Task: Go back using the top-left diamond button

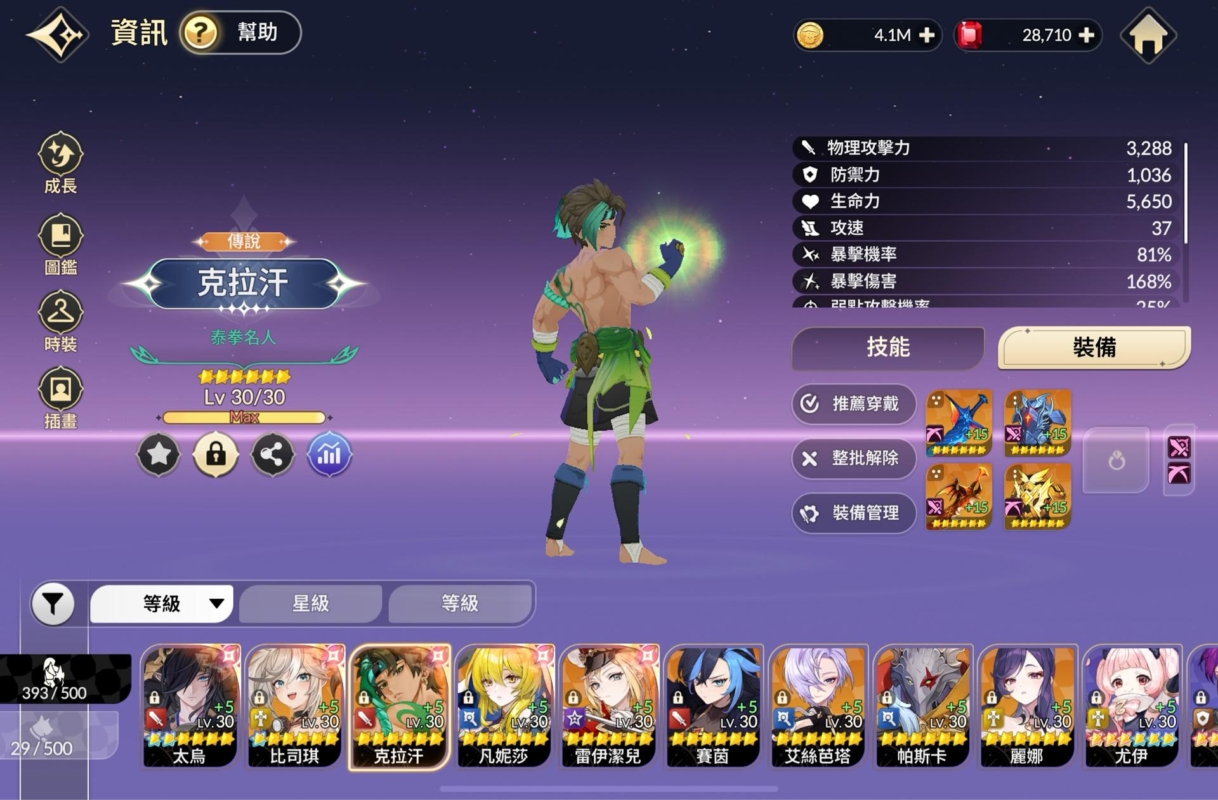Action: [x=58, y=35]
